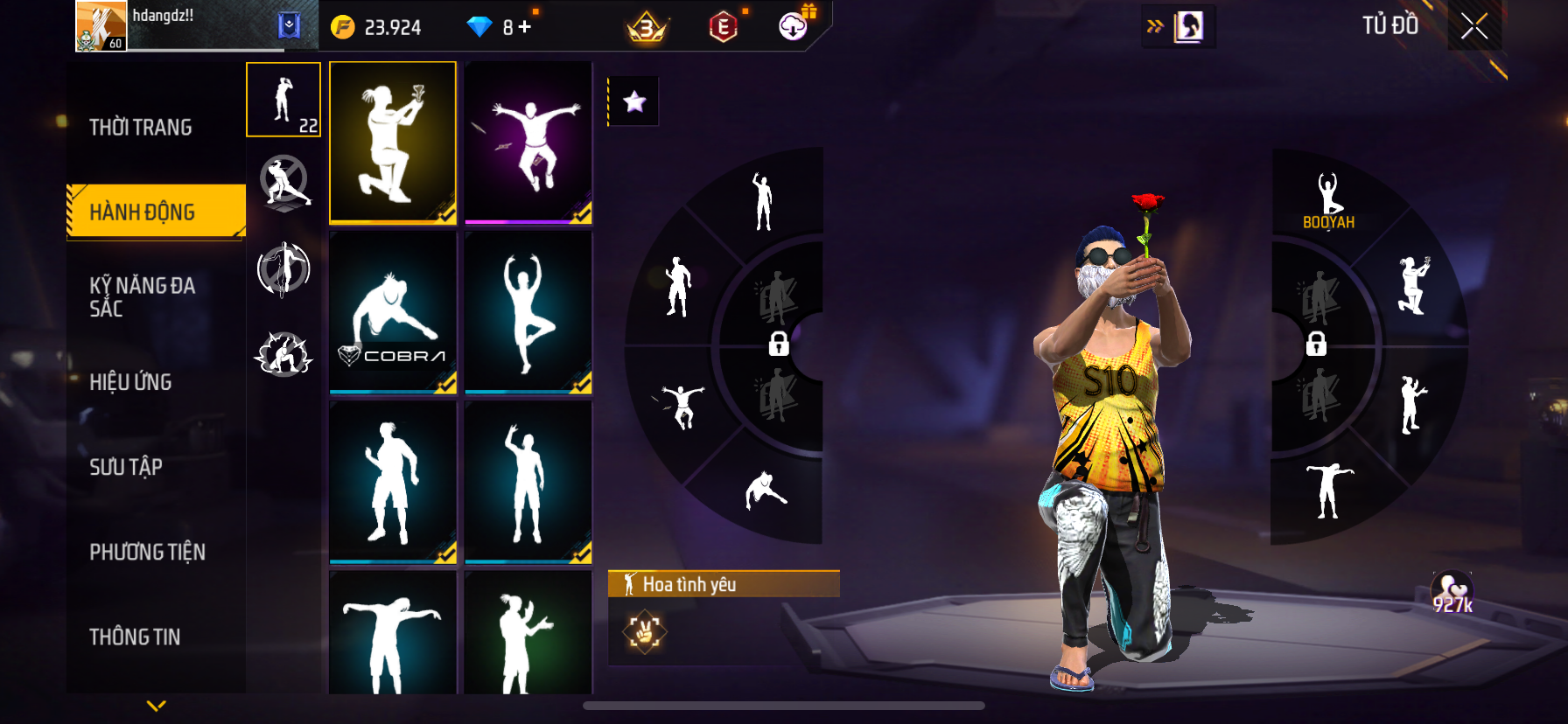
Task: Close the Tủ Đồ wardrobe screen
Action: tap(1474, 27)
